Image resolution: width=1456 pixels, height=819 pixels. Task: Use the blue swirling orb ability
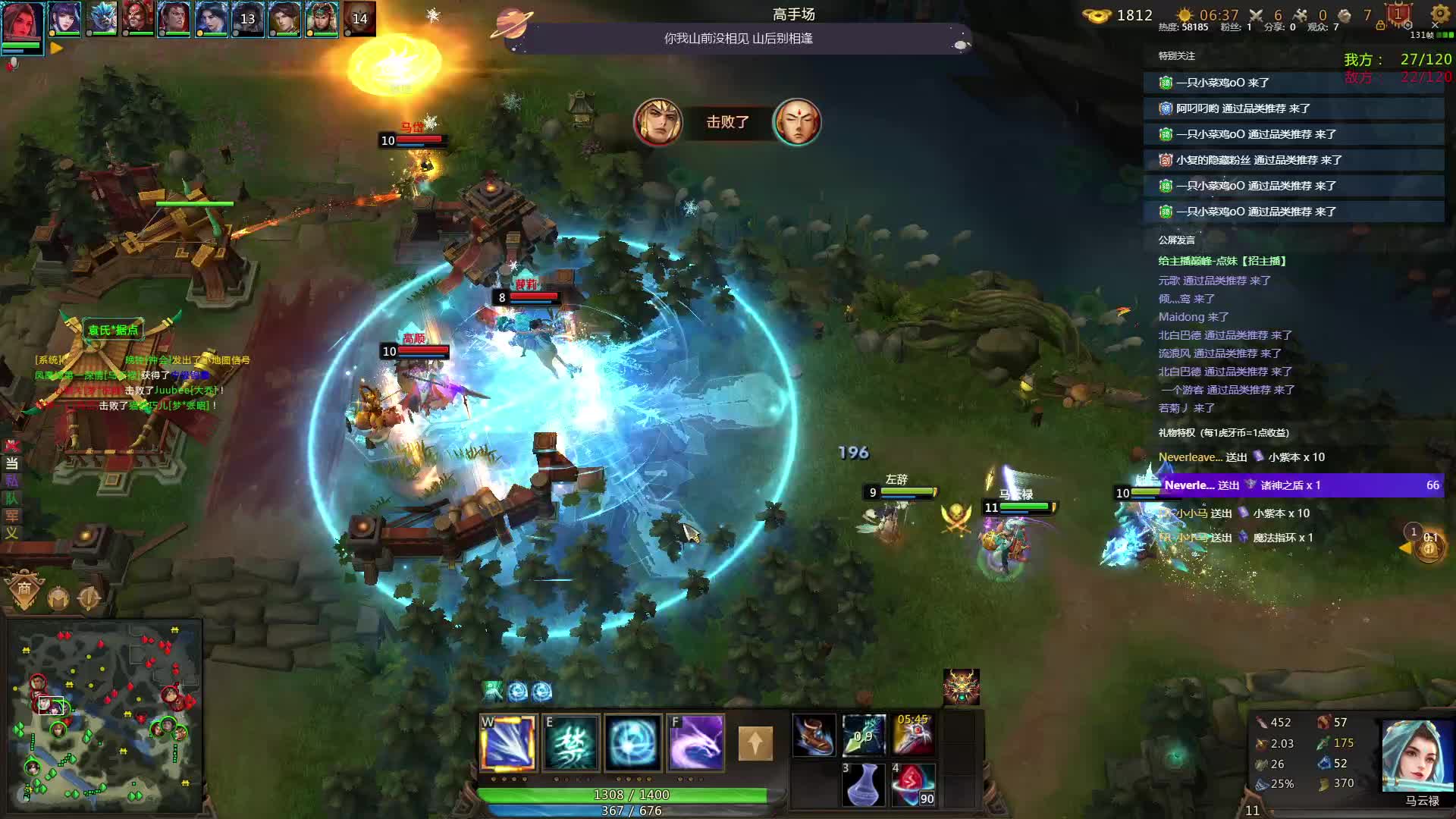[x=633, y=742]
